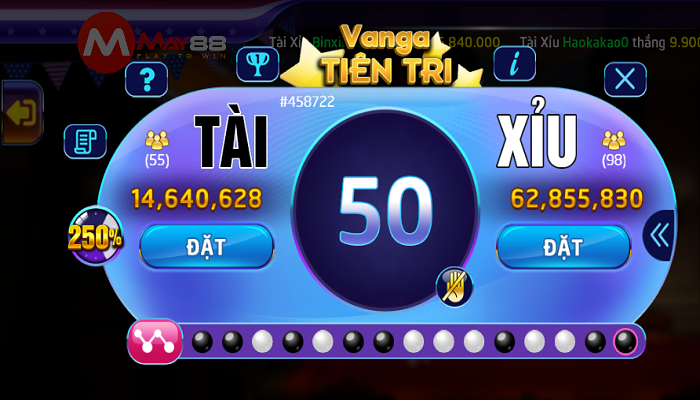Close the Tài Xỉu game panel

coord(625,79)
